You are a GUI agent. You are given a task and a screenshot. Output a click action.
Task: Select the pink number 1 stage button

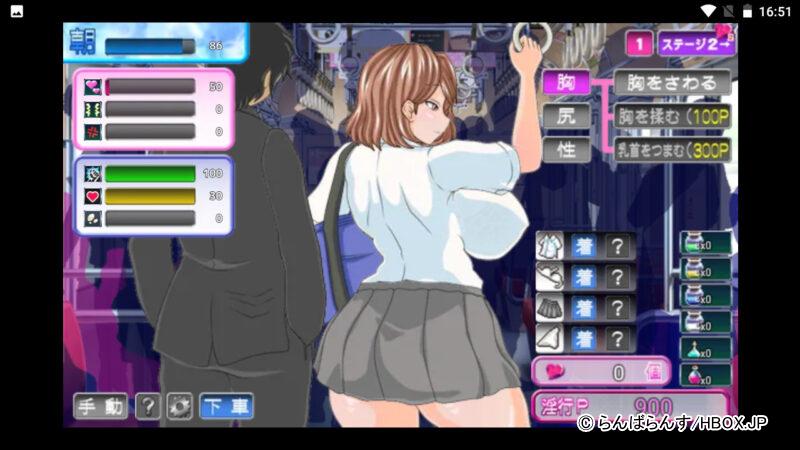tap(638, 44)
